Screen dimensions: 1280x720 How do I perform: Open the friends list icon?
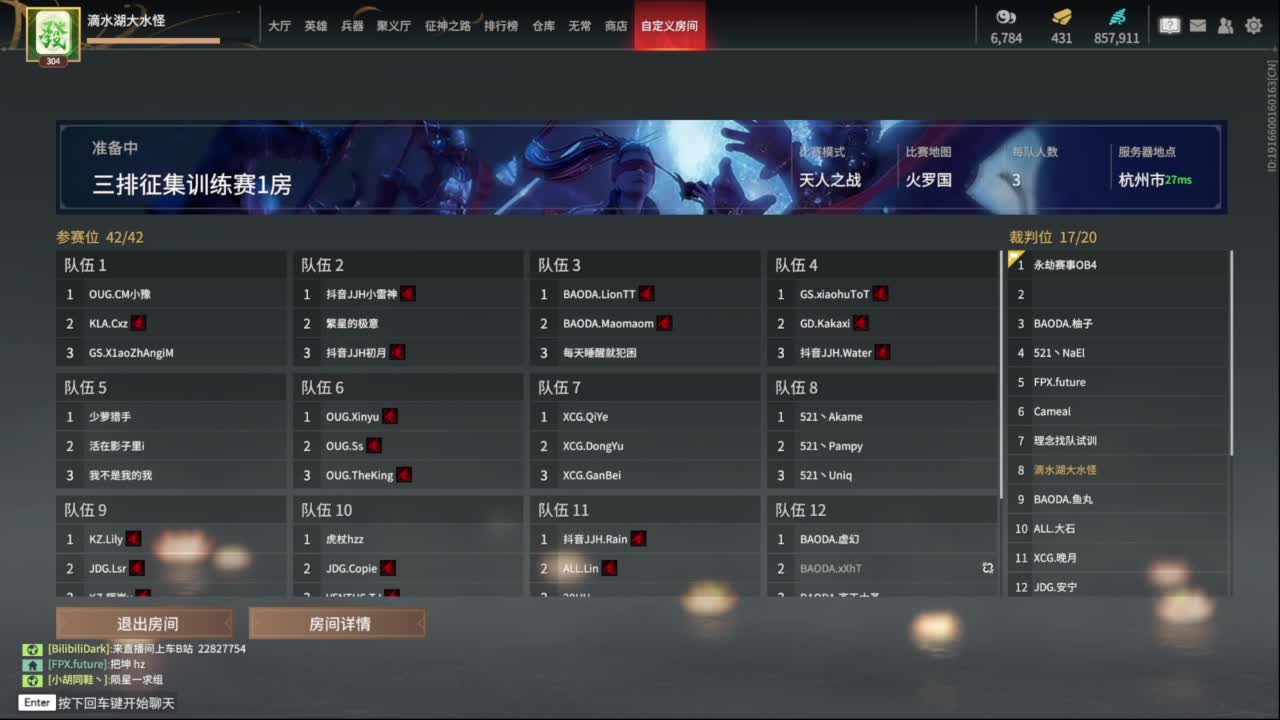pos(1225,25)
